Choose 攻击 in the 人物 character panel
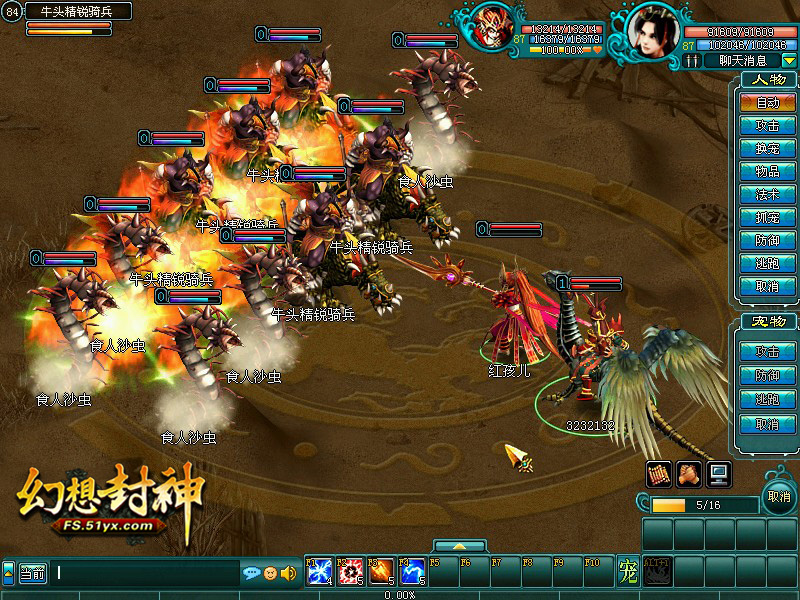800x600 pixels. [767, 126]
